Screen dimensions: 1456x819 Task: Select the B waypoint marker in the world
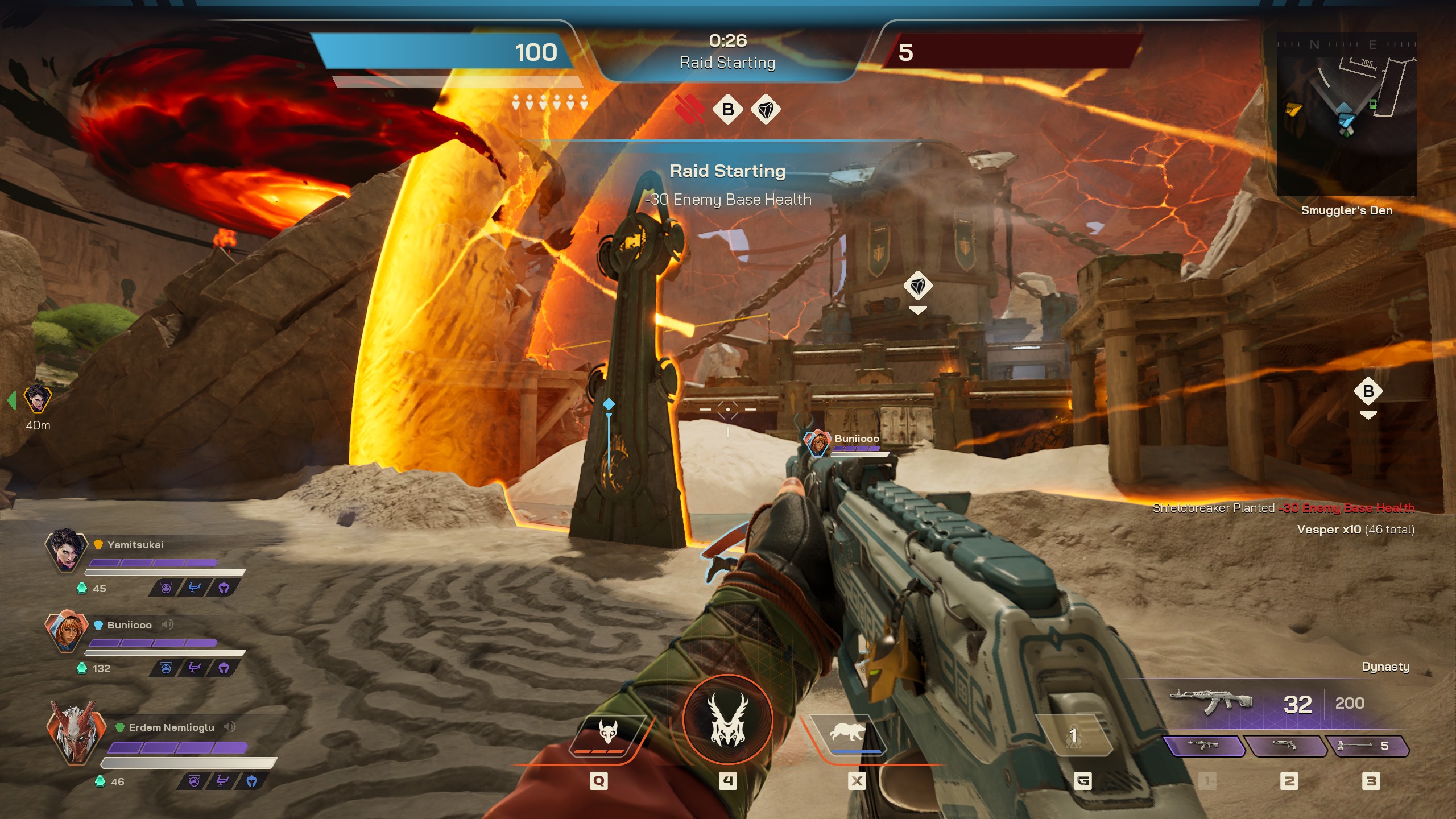pyautogui.click(x=1368, y=391)
